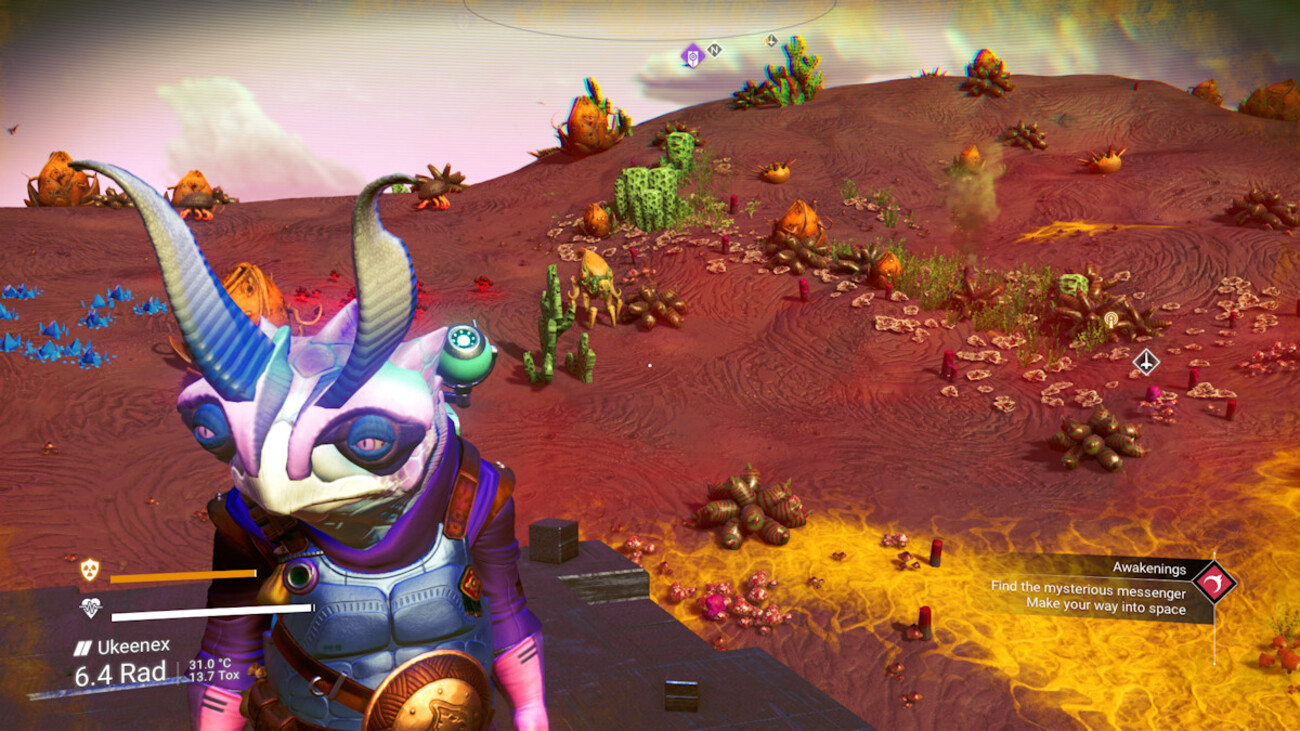The width and height of the screenshot is (1300, 731).
Task: Select the starship waypoint diamond on the ground
Action: (1146, 361)
